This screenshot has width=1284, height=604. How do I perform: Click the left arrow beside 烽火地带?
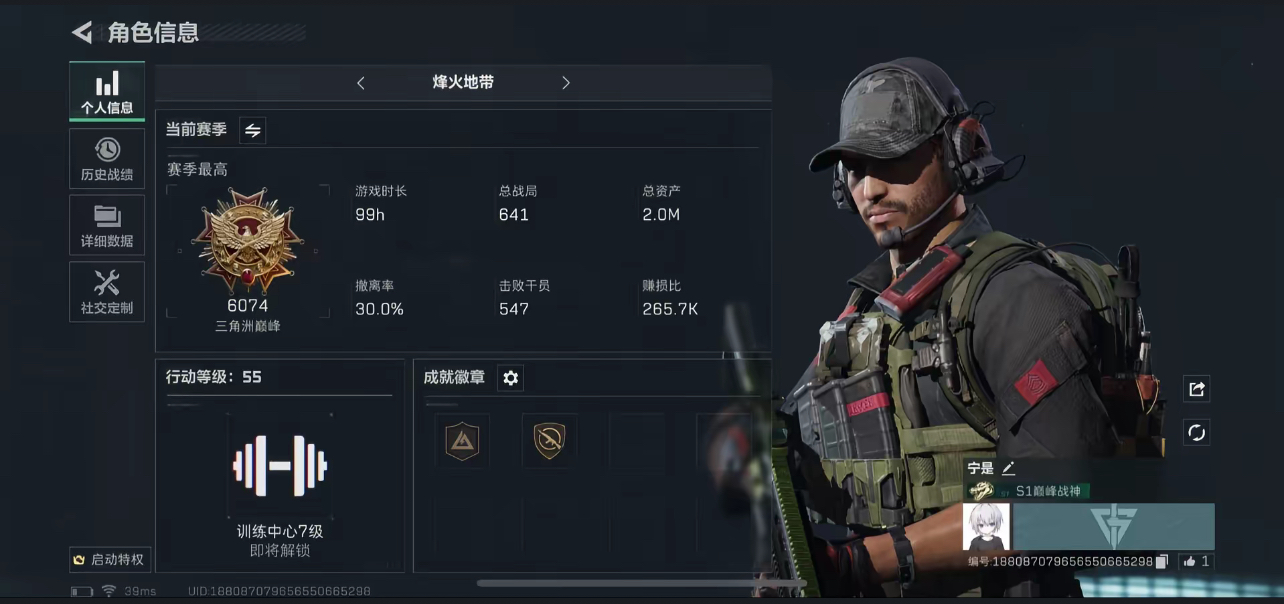pos(361,83)
